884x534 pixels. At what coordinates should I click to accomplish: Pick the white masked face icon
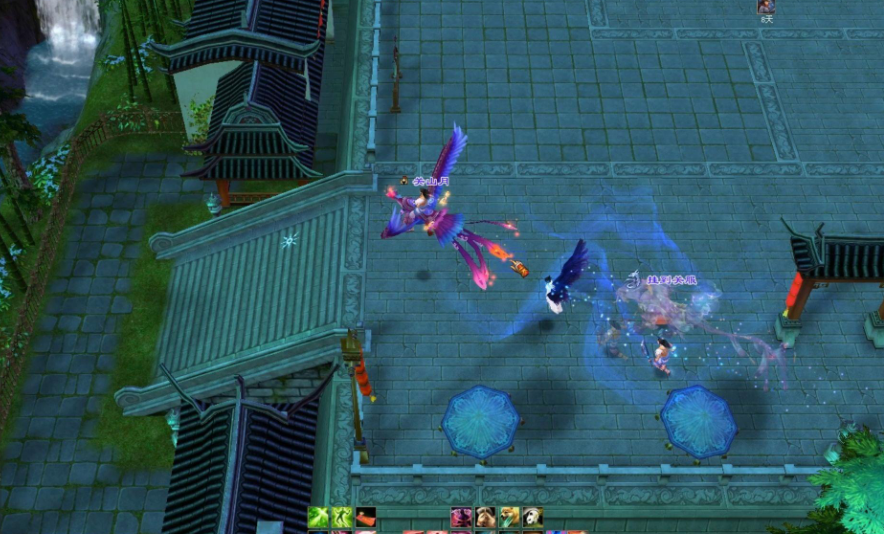coord(533,517)
